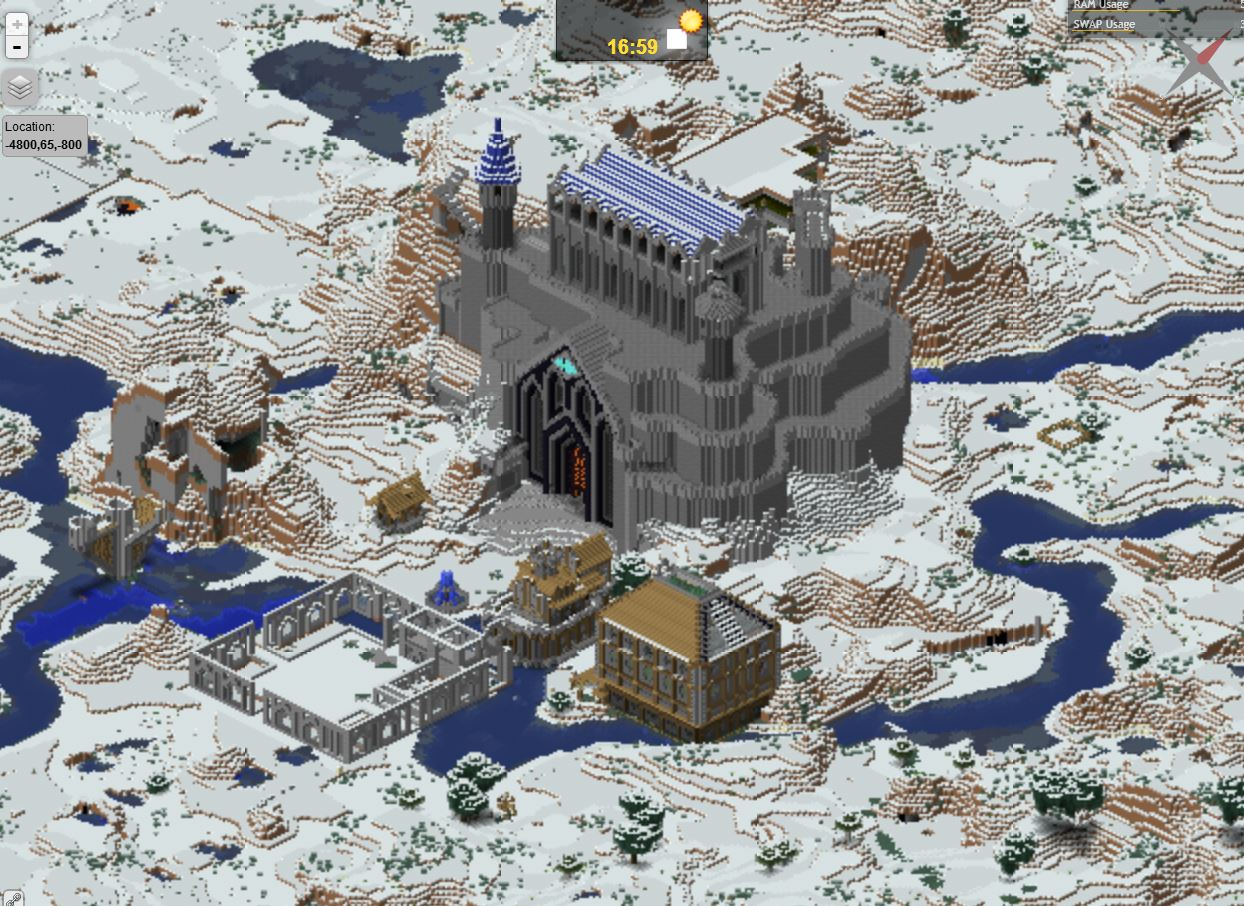Zoom in with the plus button
Screen dimensions: 1244x906
(x=17, y=23)
